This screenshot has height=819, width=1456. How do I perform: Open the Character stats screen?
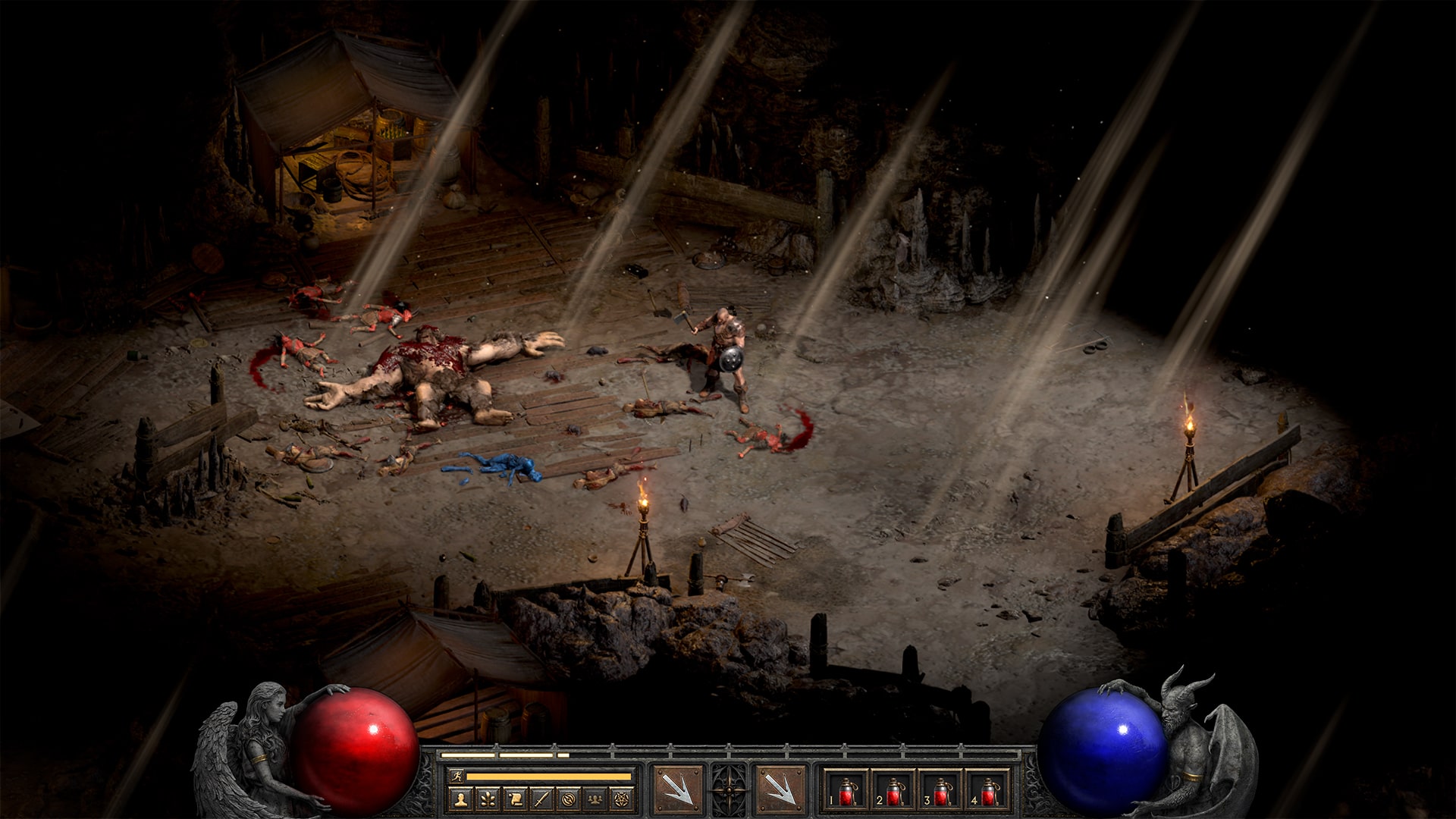click(460, 799)
